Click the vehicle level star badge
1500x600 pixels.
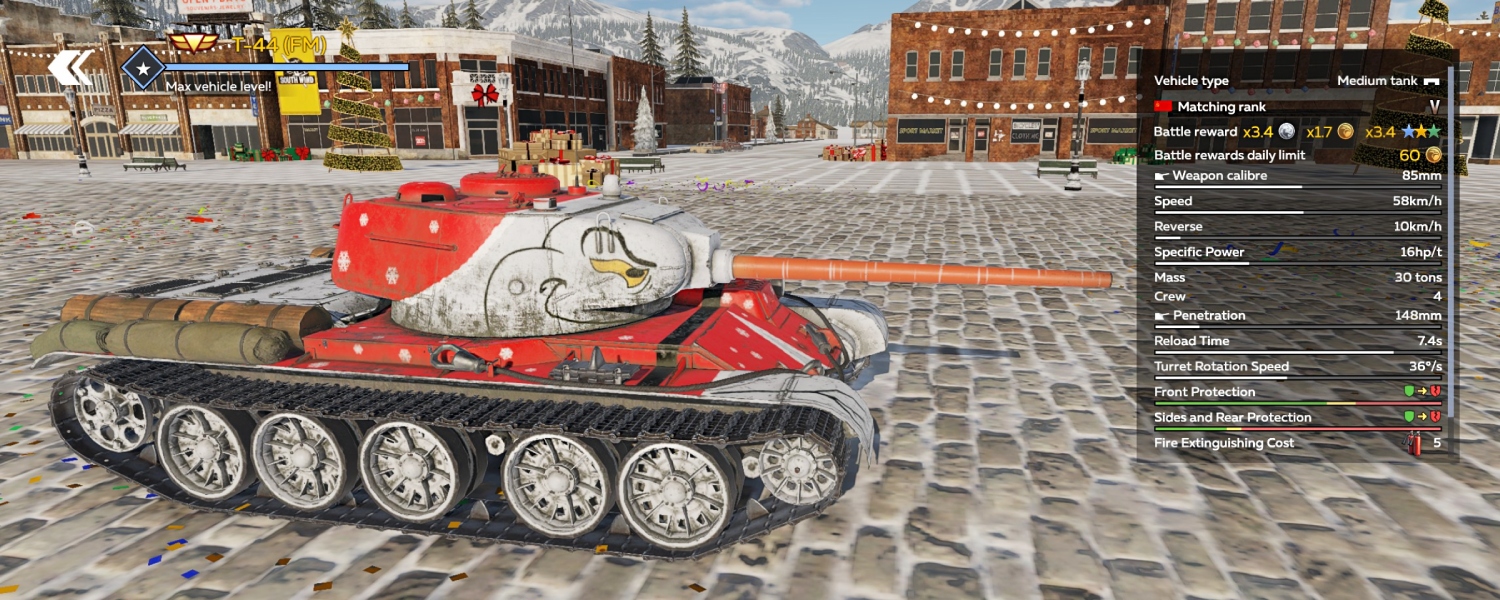(x=143, y=68)
